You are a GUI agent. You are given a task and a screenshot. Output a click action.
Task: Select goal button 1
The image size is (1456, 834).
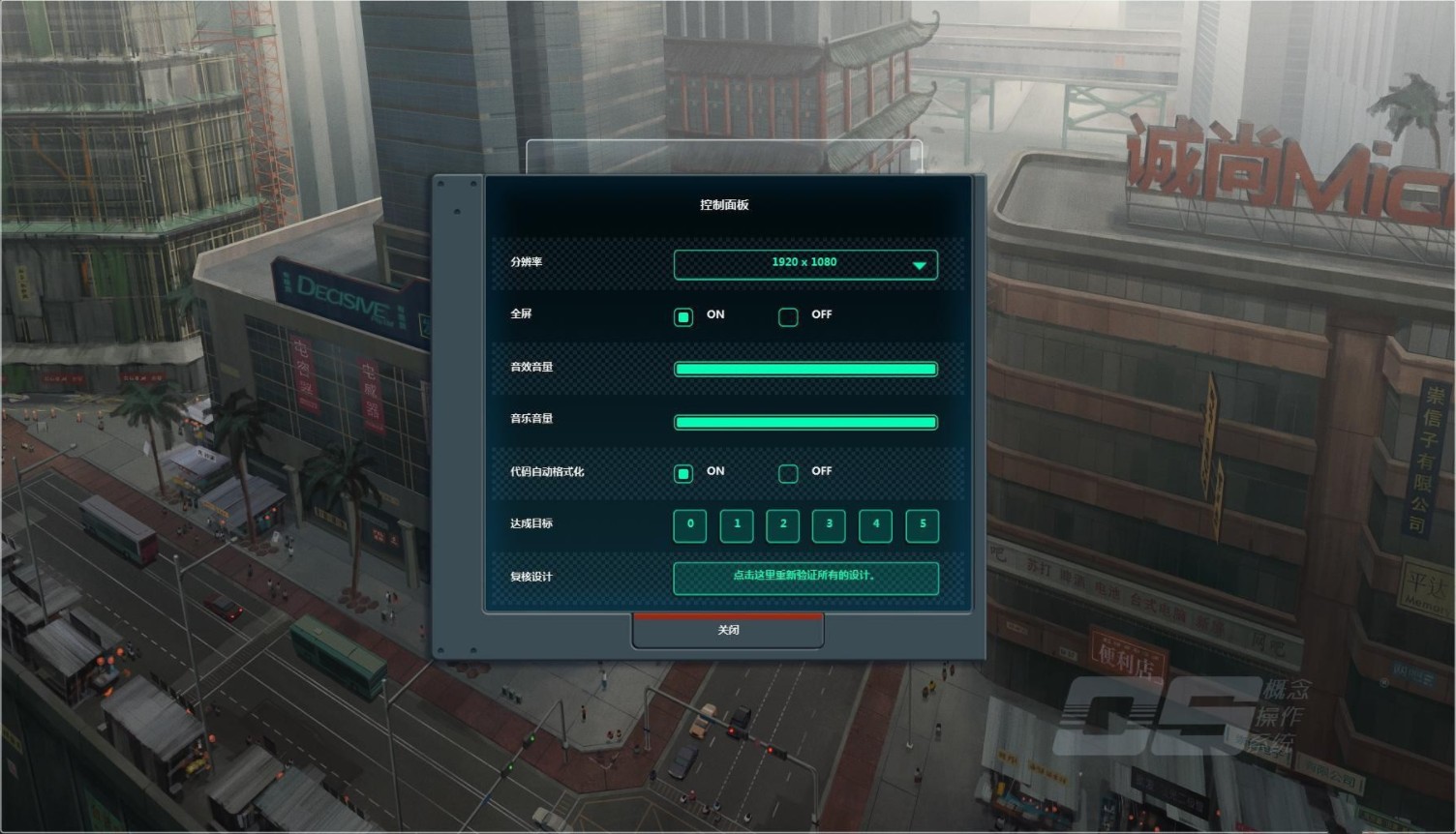(737, 525)
